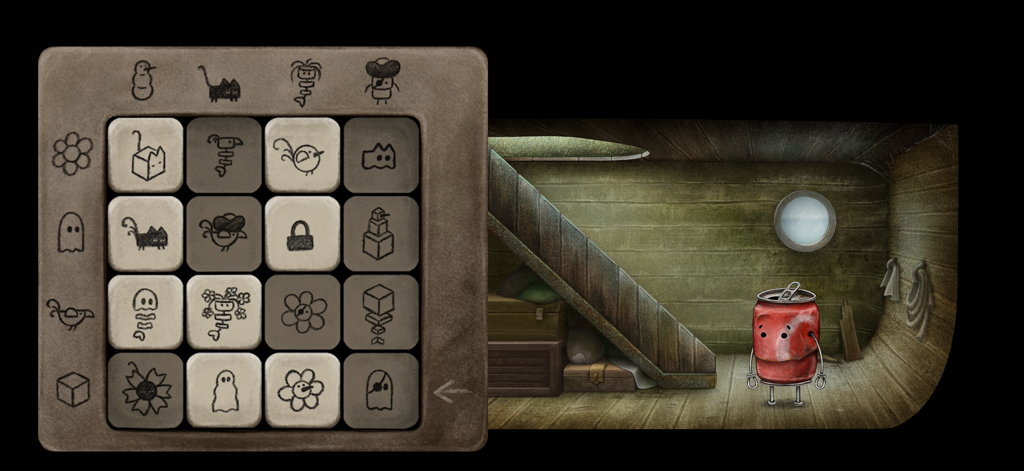Viewport: 1024px width, 471px height.
Task: Pick the black cat tile in the grid
Action: (145, 233)
